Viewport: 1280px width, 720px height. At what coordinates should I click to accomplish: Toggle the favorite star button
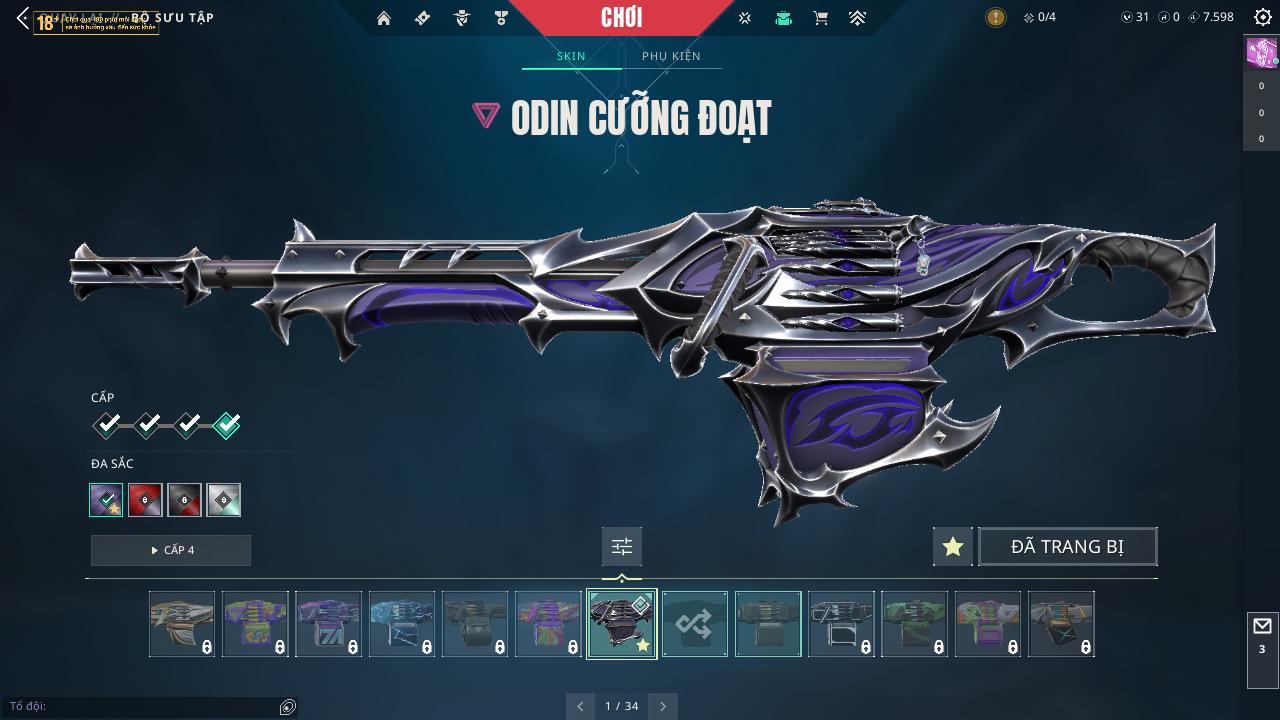[x=953, y=547]
